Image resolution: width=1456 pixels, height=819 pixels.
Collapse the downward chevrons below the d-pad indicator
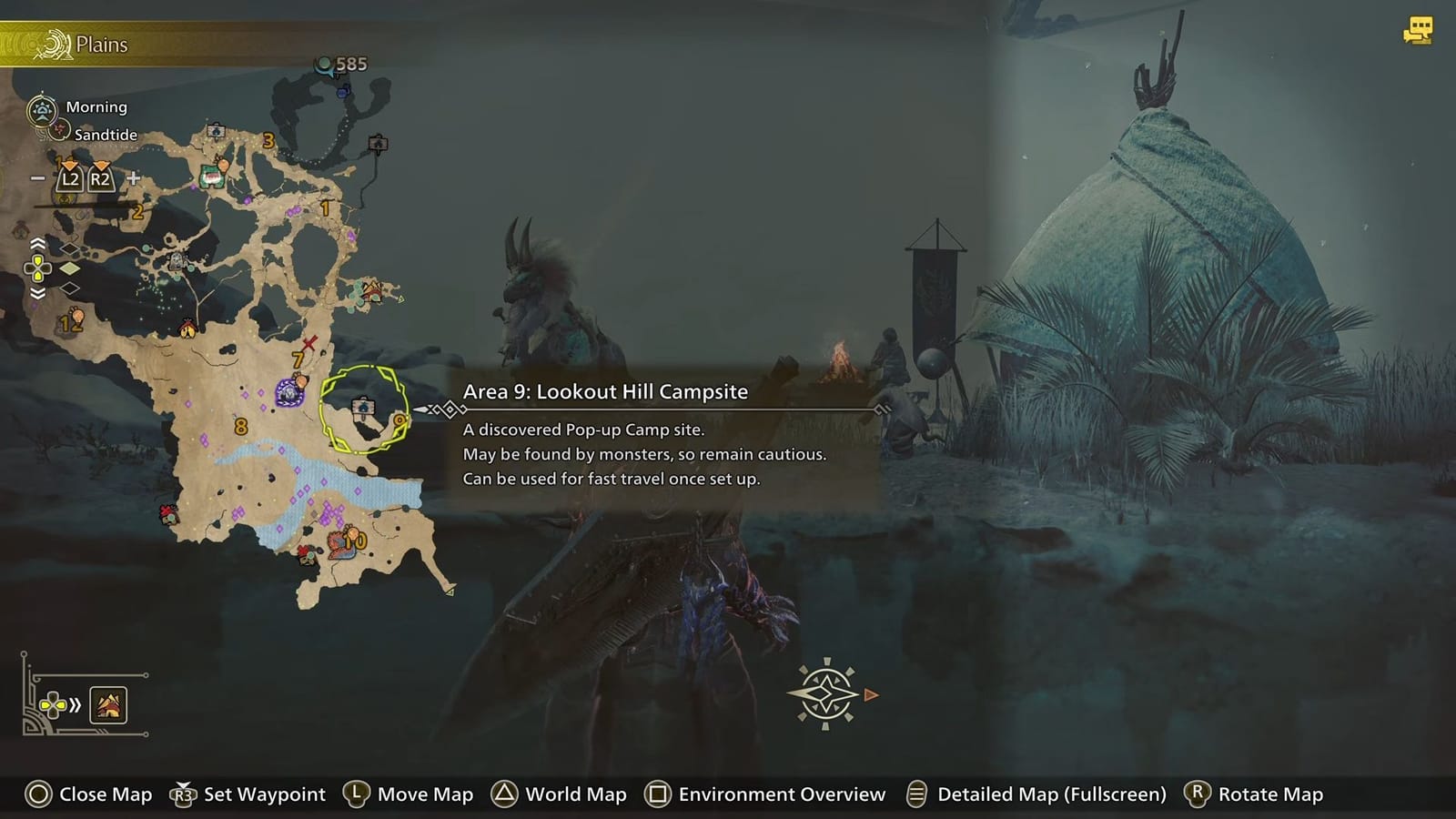click(x=37, y=294)
